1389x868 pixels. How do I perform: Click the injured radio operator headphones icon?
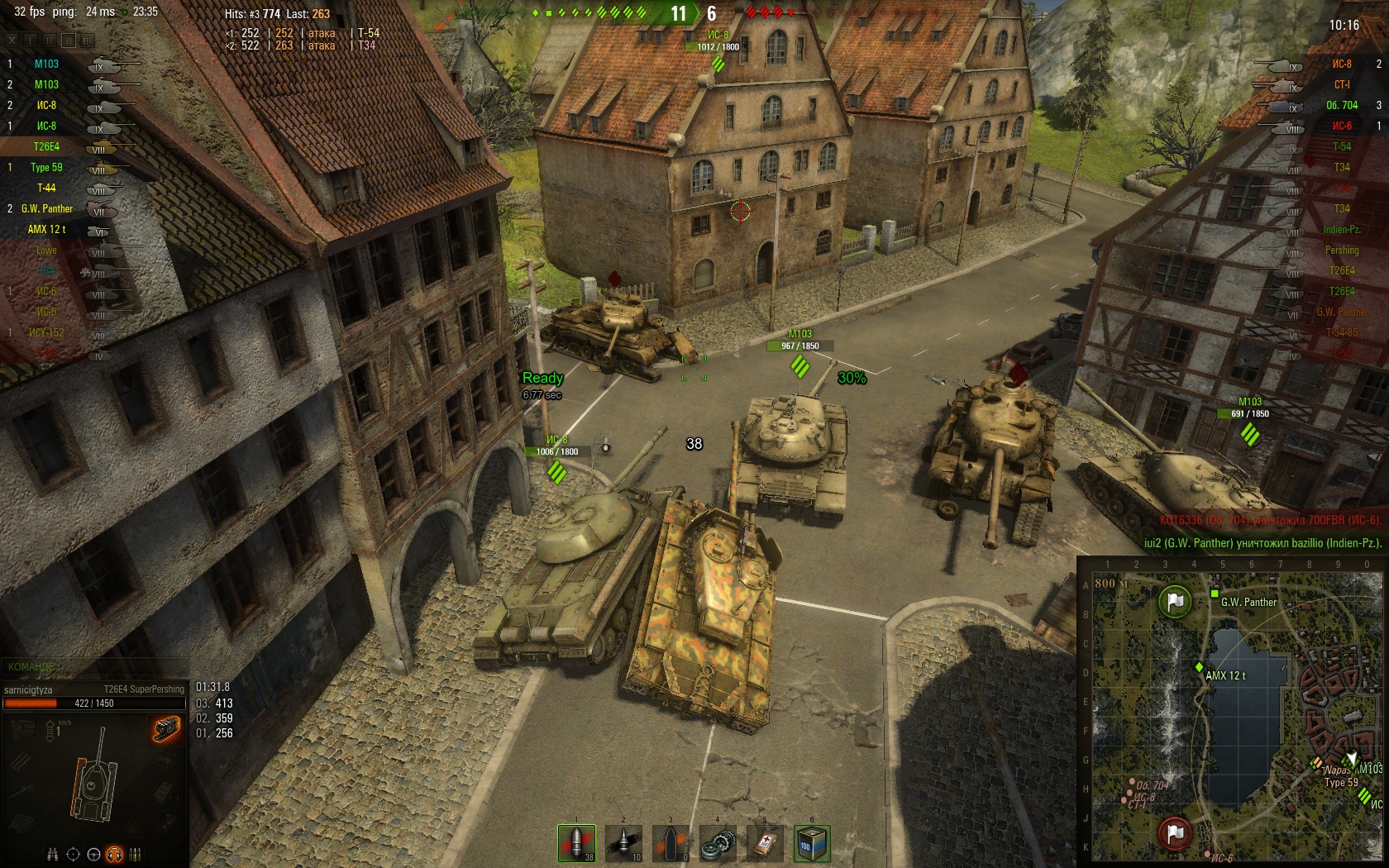(x=114, y=854)
